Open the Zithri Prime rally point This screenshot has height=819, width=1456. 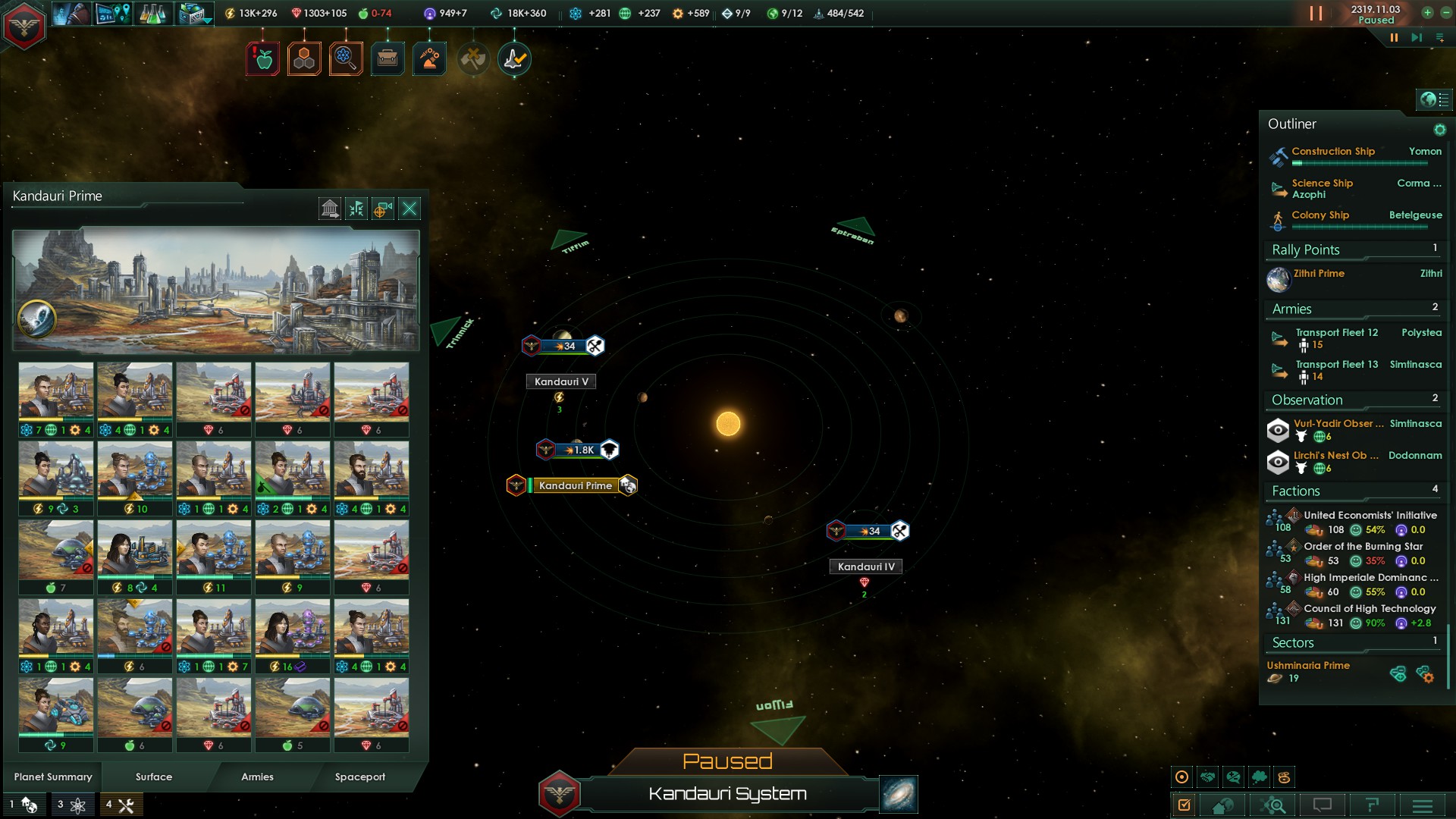click(1319, 274)
